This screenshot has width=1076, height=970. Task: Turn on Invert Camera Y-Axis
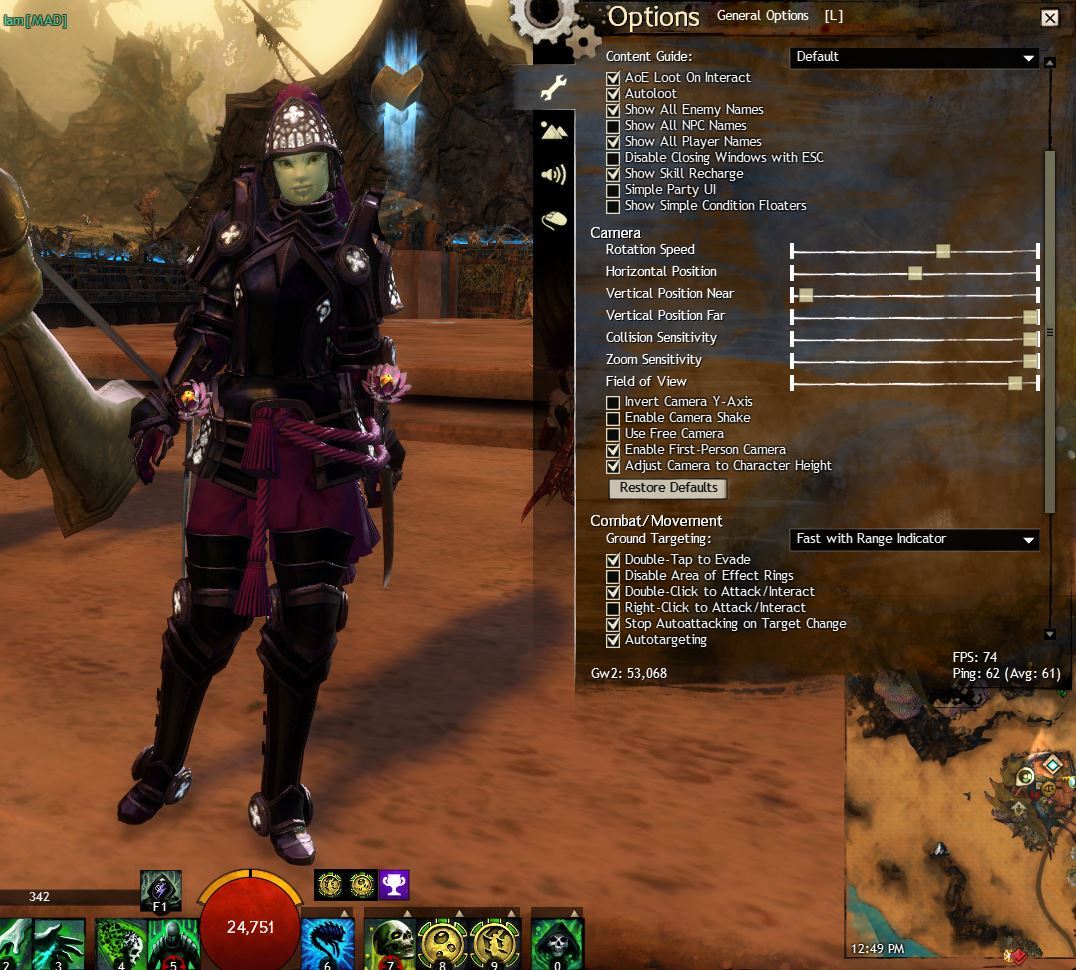click(x=613, y=402)
